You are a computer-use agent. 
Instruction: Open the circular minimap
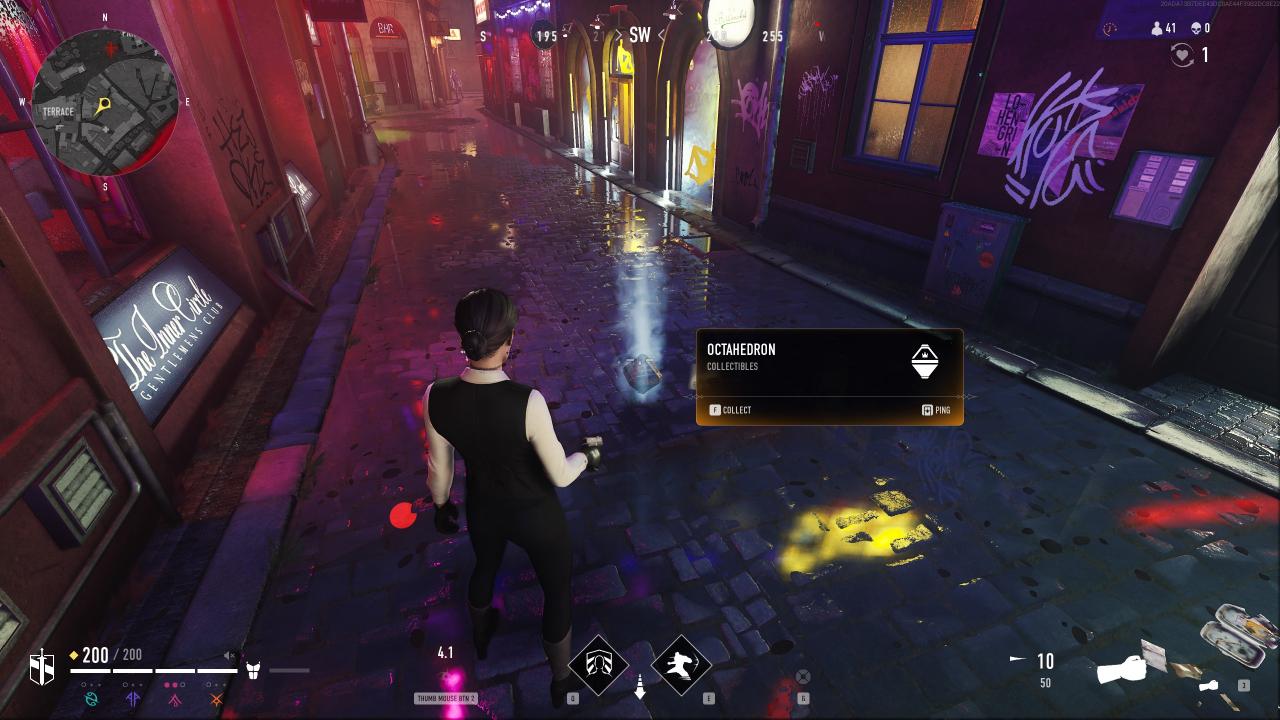[105, 103]
